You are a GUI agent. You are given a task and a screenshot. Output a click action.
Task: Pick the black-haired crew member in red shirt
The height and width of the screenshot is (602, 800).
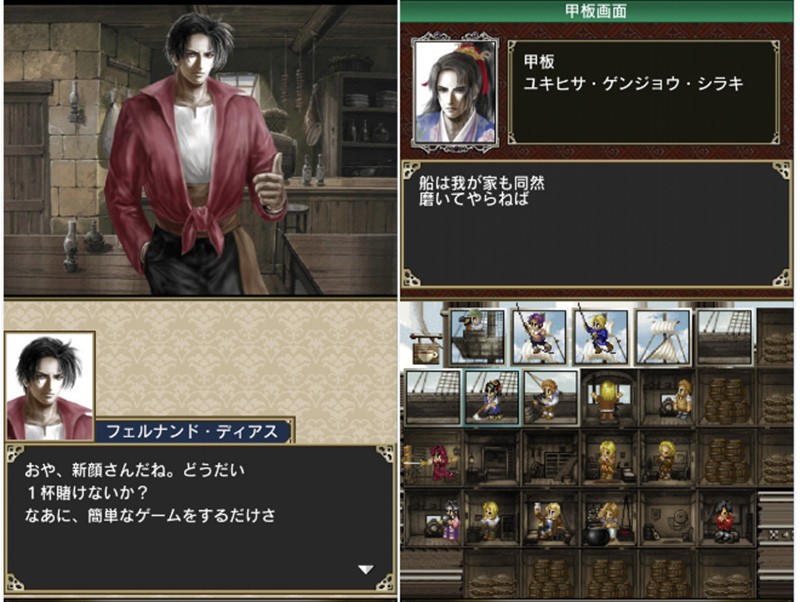(x=726, y=519)
